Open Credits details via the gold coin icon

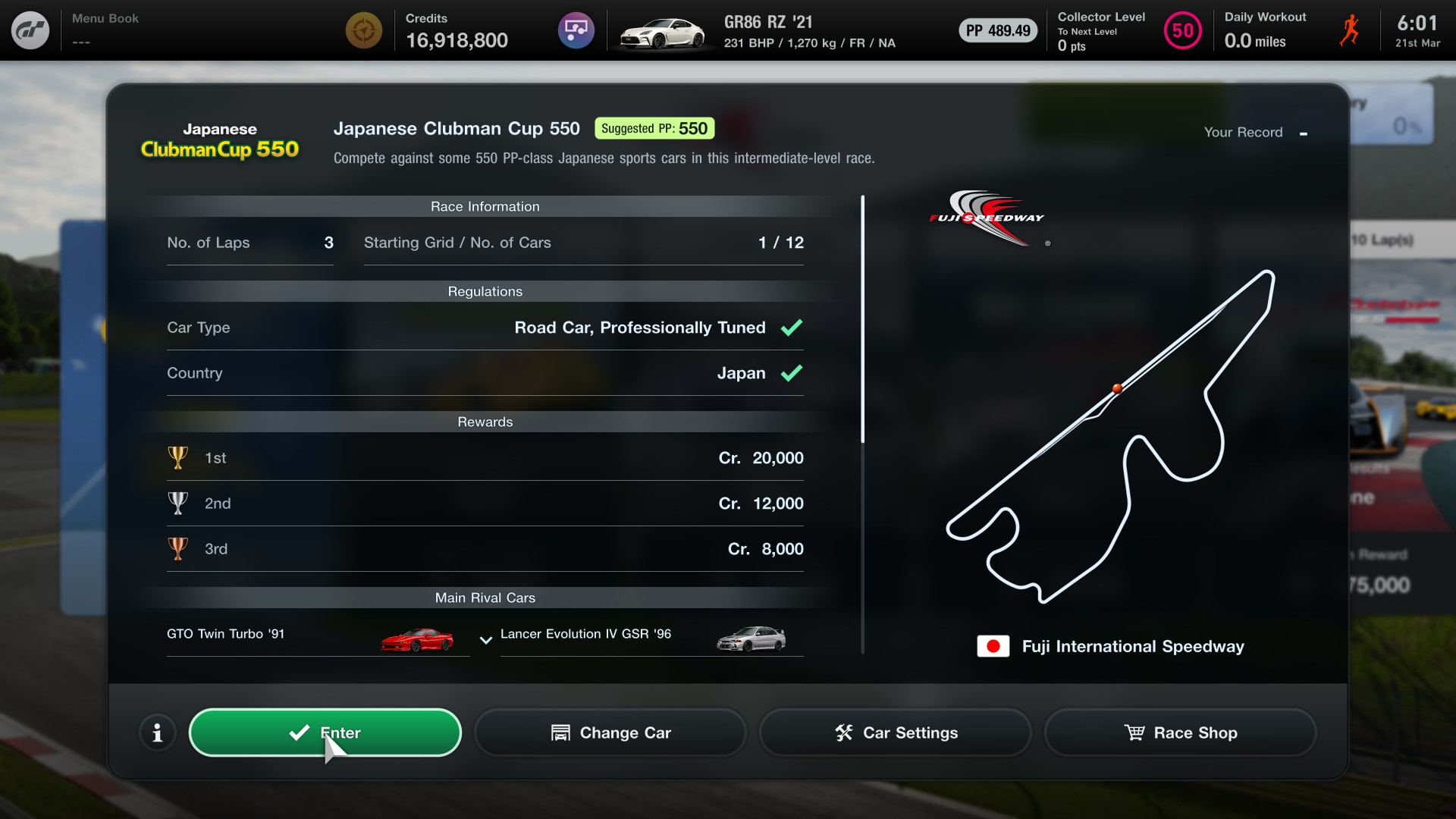pyautogui.click(x=363, y=30)
